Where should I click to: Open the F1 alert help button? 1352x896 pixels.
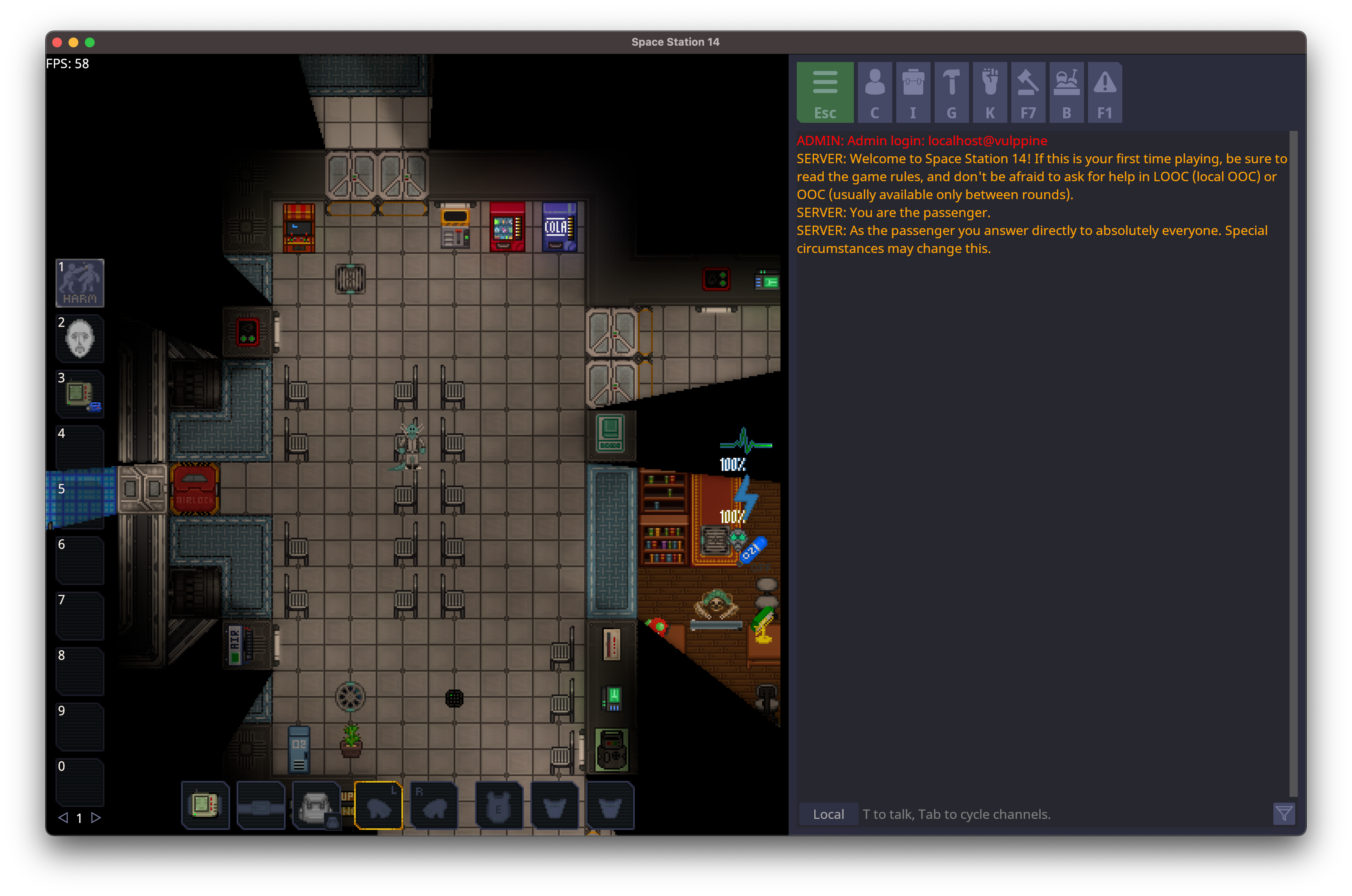[x=1104, y=93]
